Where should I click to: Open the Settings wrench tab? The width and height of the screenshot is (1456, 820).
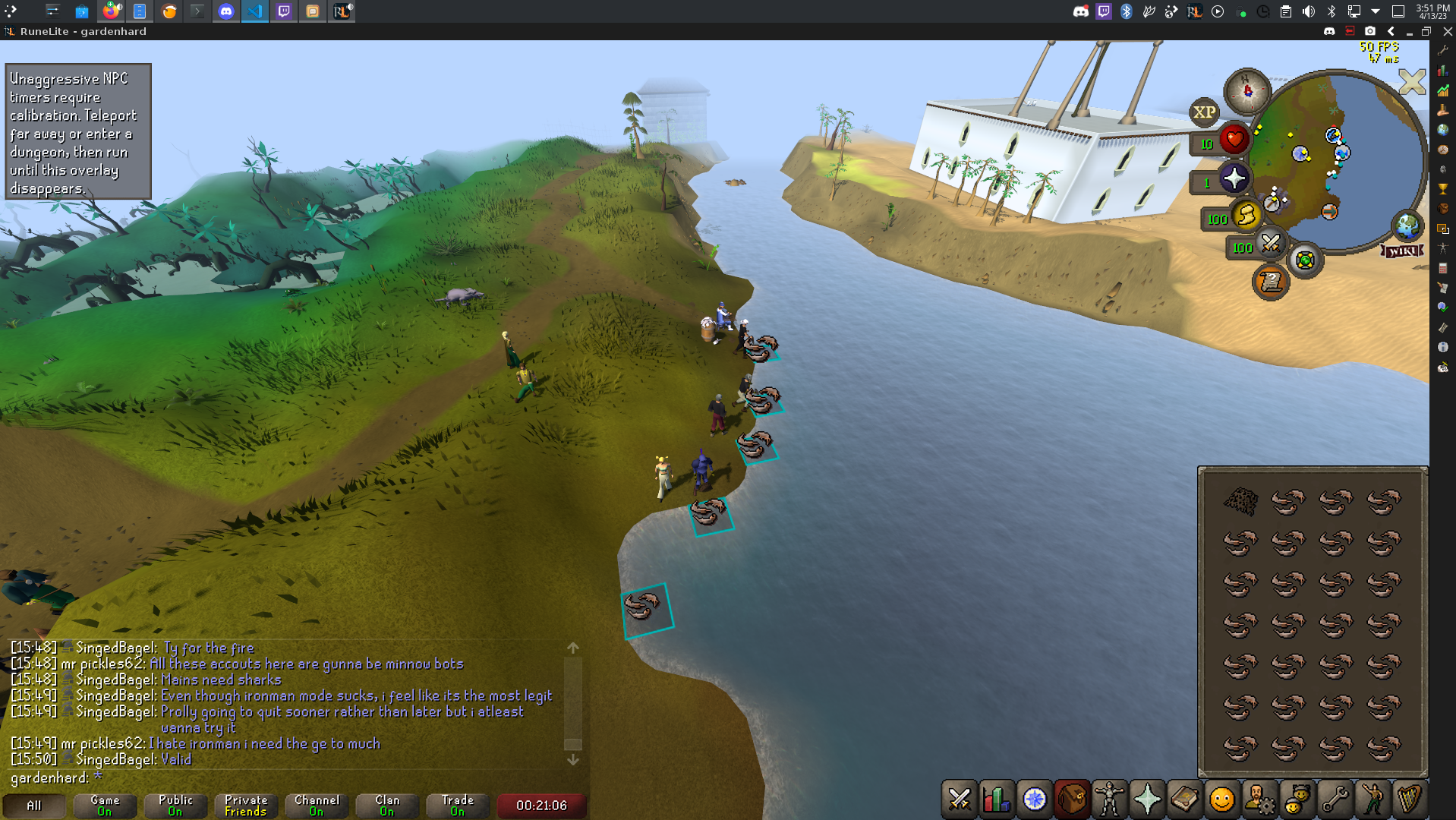pyautogui.click(x=1334, y=799)
